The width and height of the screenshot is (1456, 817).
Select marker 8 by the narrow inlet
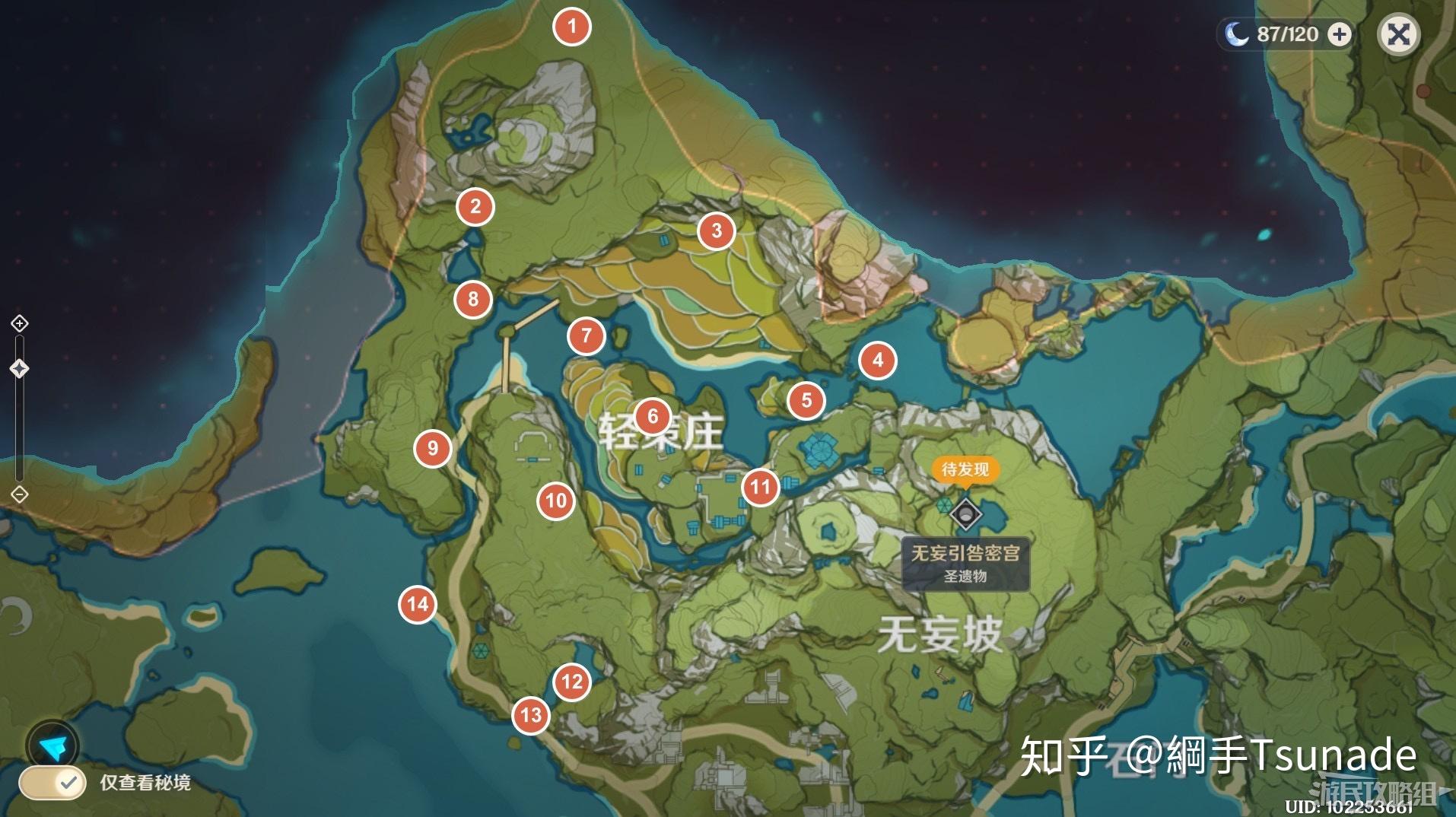pyautogui.click(x=473, y=299)
